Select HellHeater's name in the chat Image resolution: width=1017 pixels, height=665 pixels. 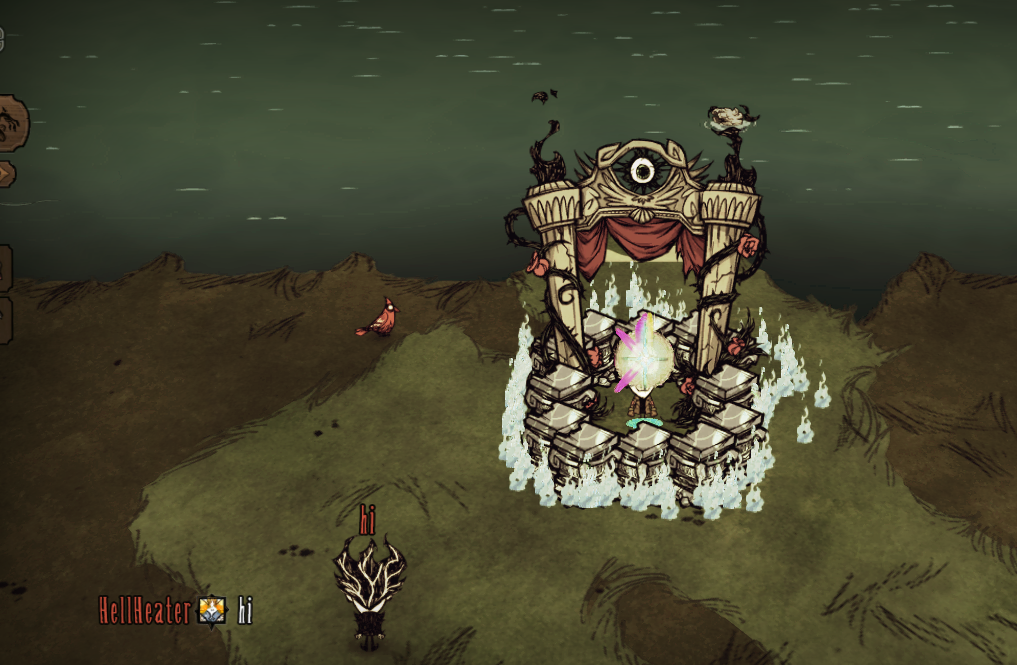[x=144, y=610]
